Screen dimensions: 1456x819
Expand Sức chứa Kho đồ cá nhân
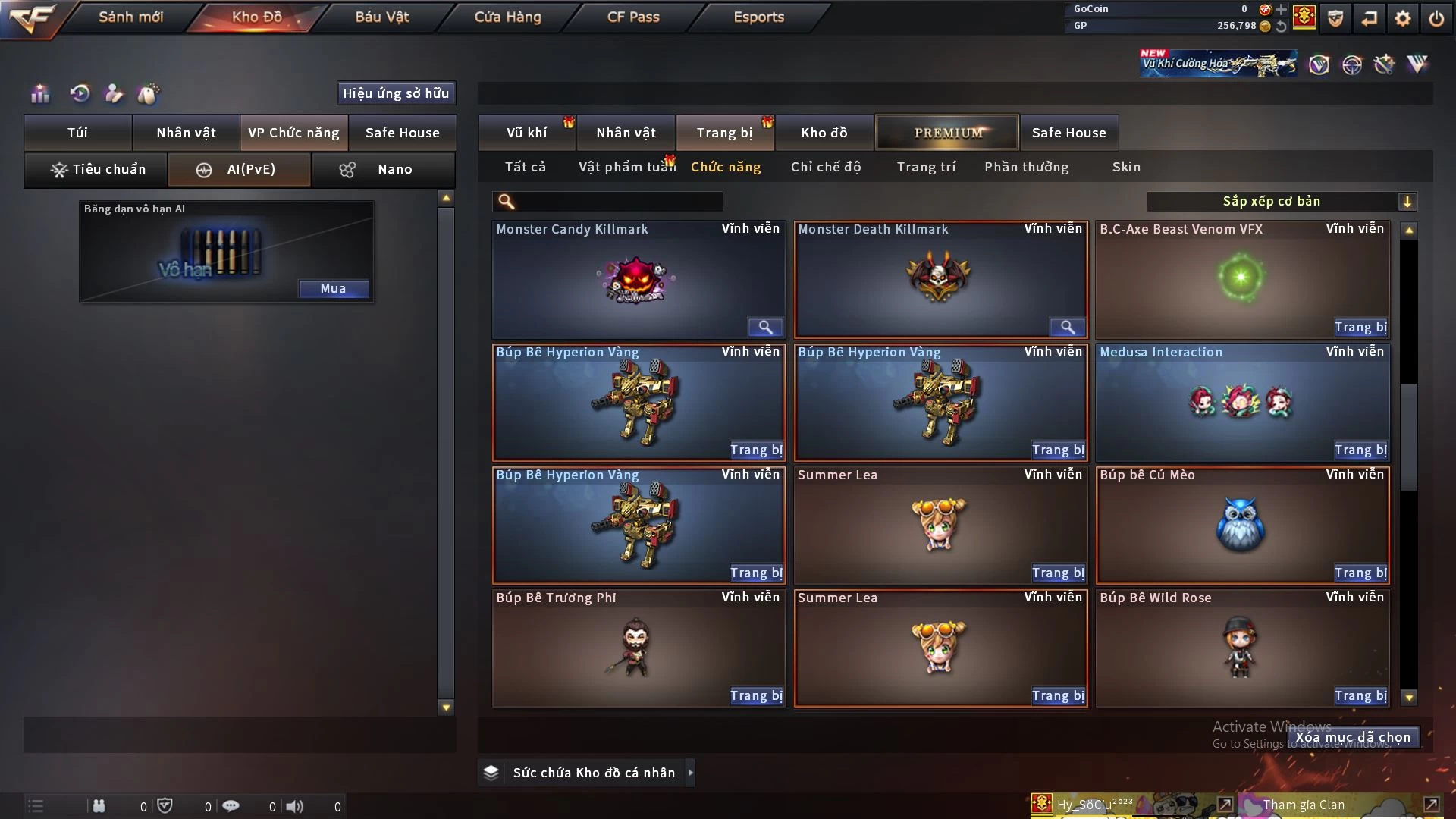click(690, 773)
